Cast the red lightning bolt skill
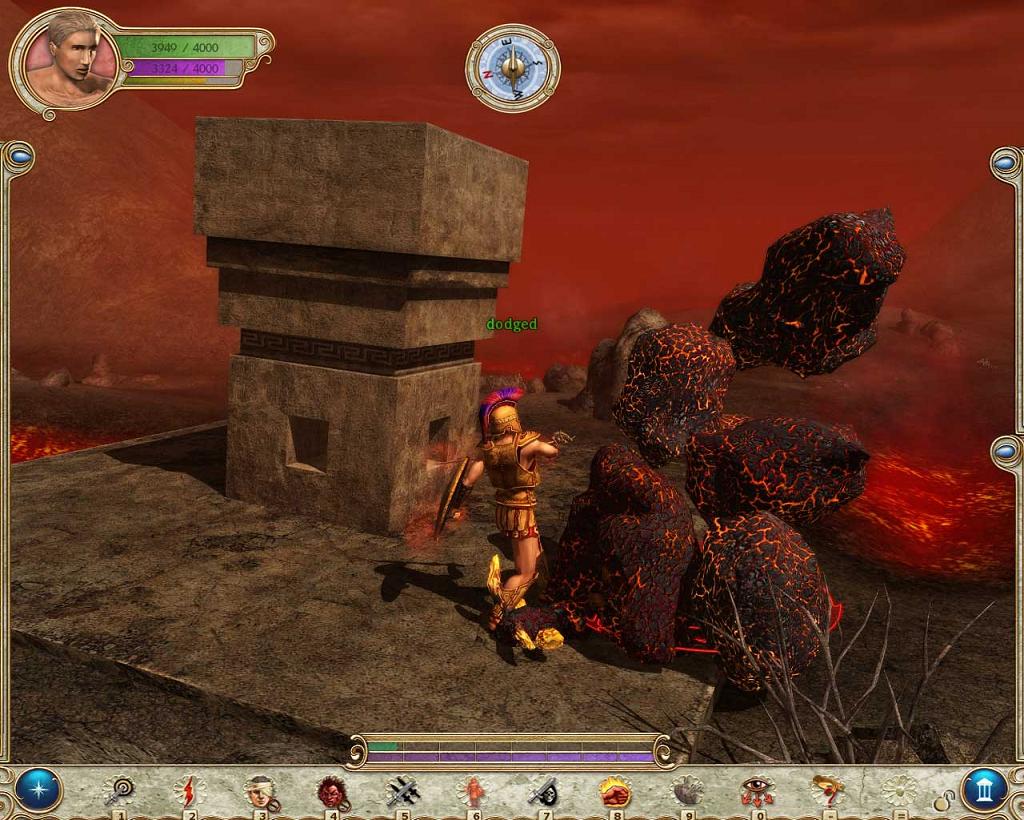 point(189,791)
